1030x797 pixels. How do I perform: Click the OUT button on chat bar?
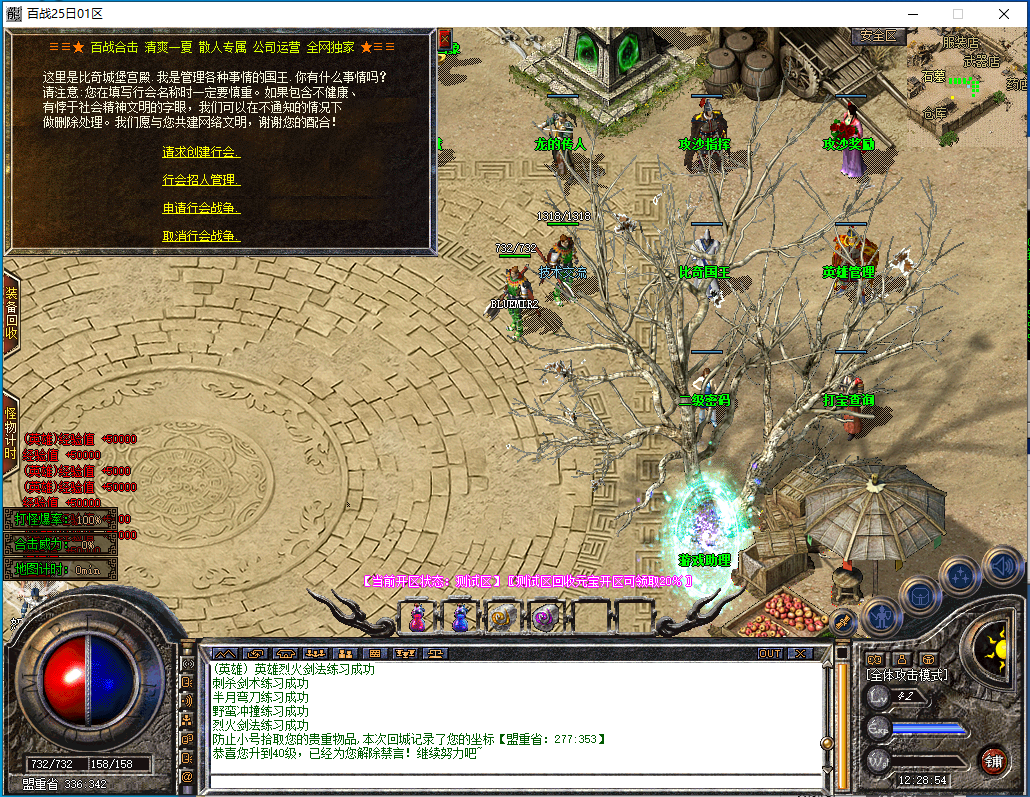770,653
